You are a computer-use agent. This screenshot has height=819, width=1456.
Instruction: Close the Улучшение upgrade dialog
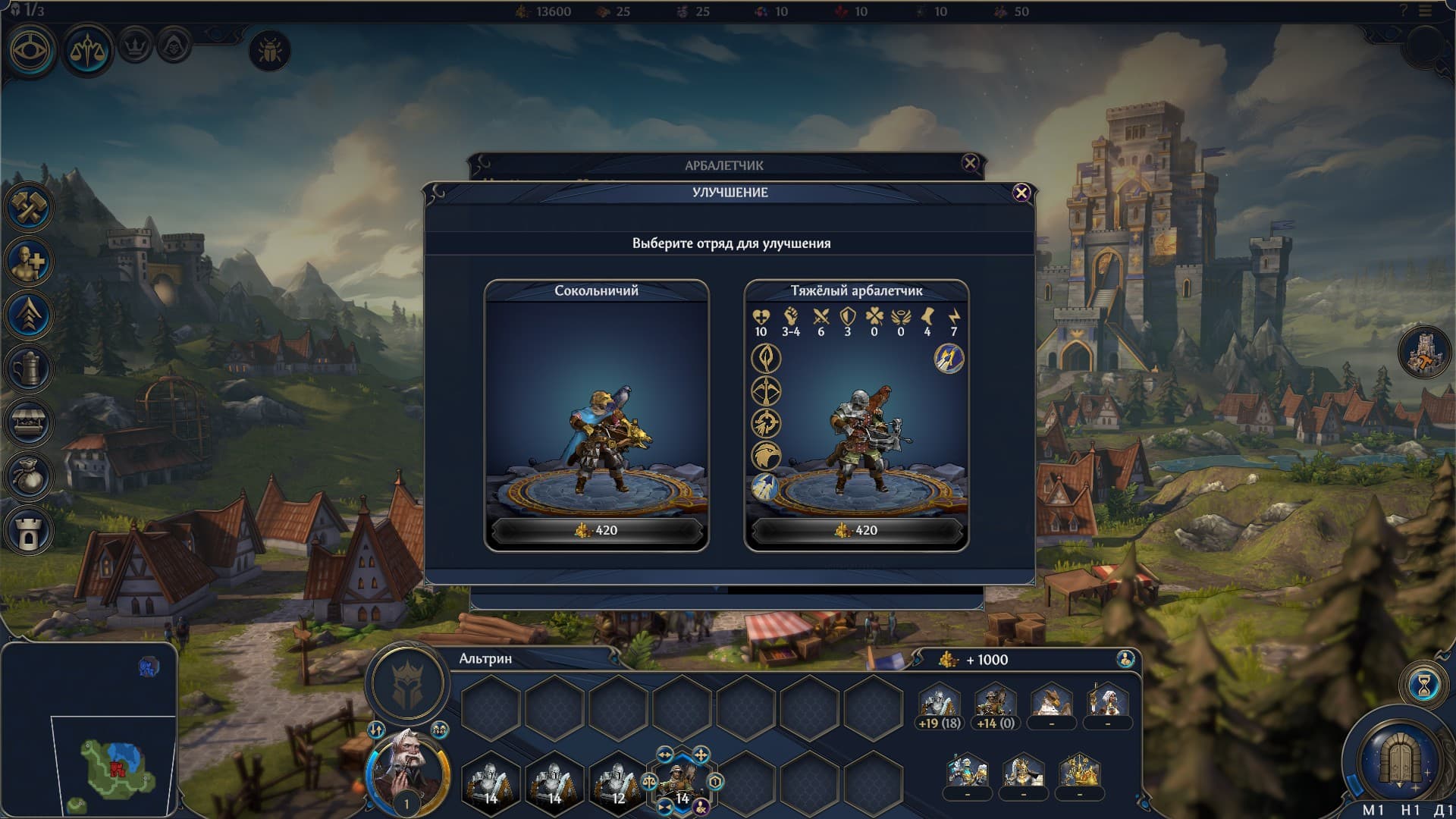coord(1021,193)
